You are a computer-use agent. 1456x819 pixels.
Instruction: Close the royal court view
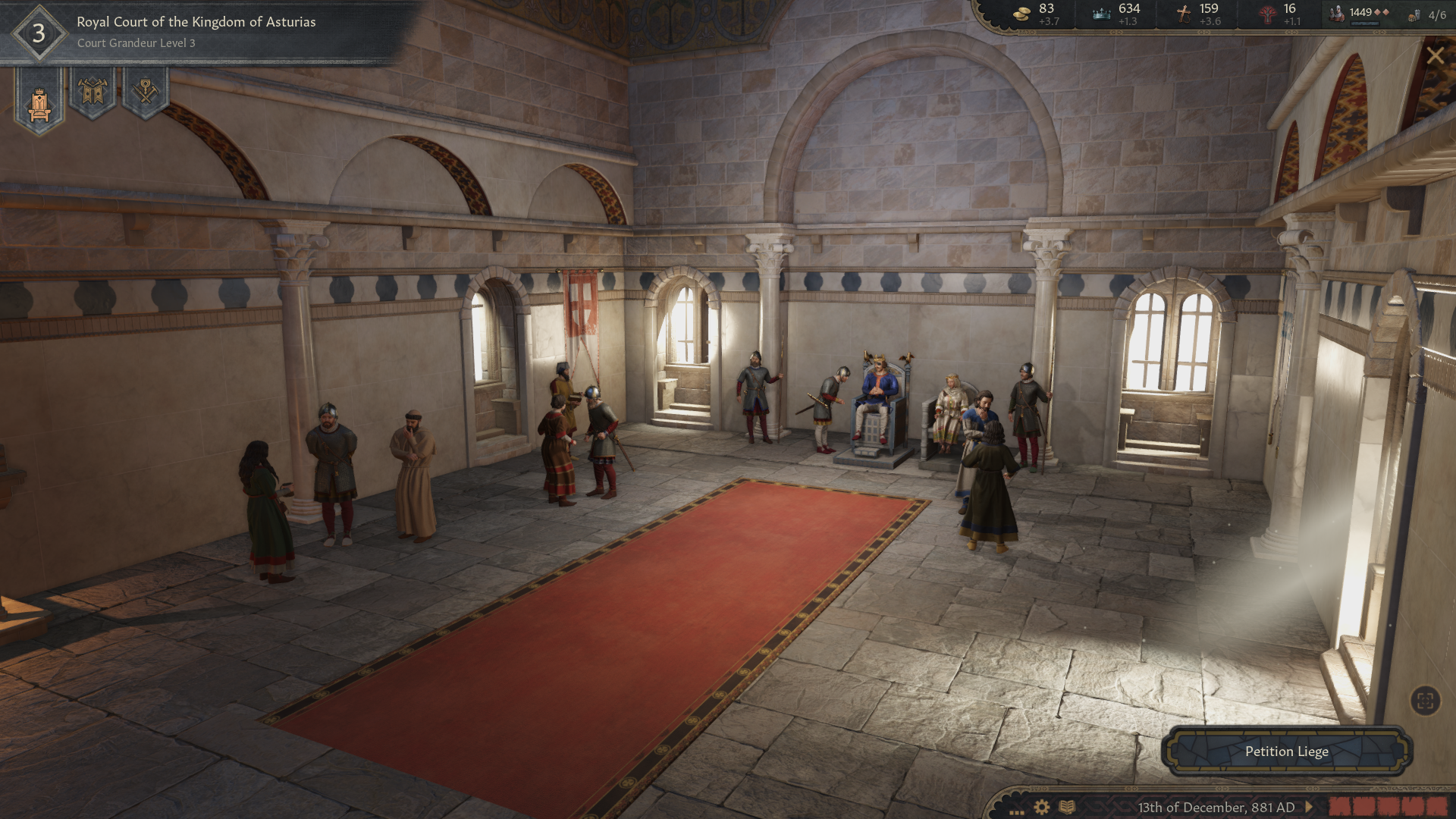tap(1435, 55)
